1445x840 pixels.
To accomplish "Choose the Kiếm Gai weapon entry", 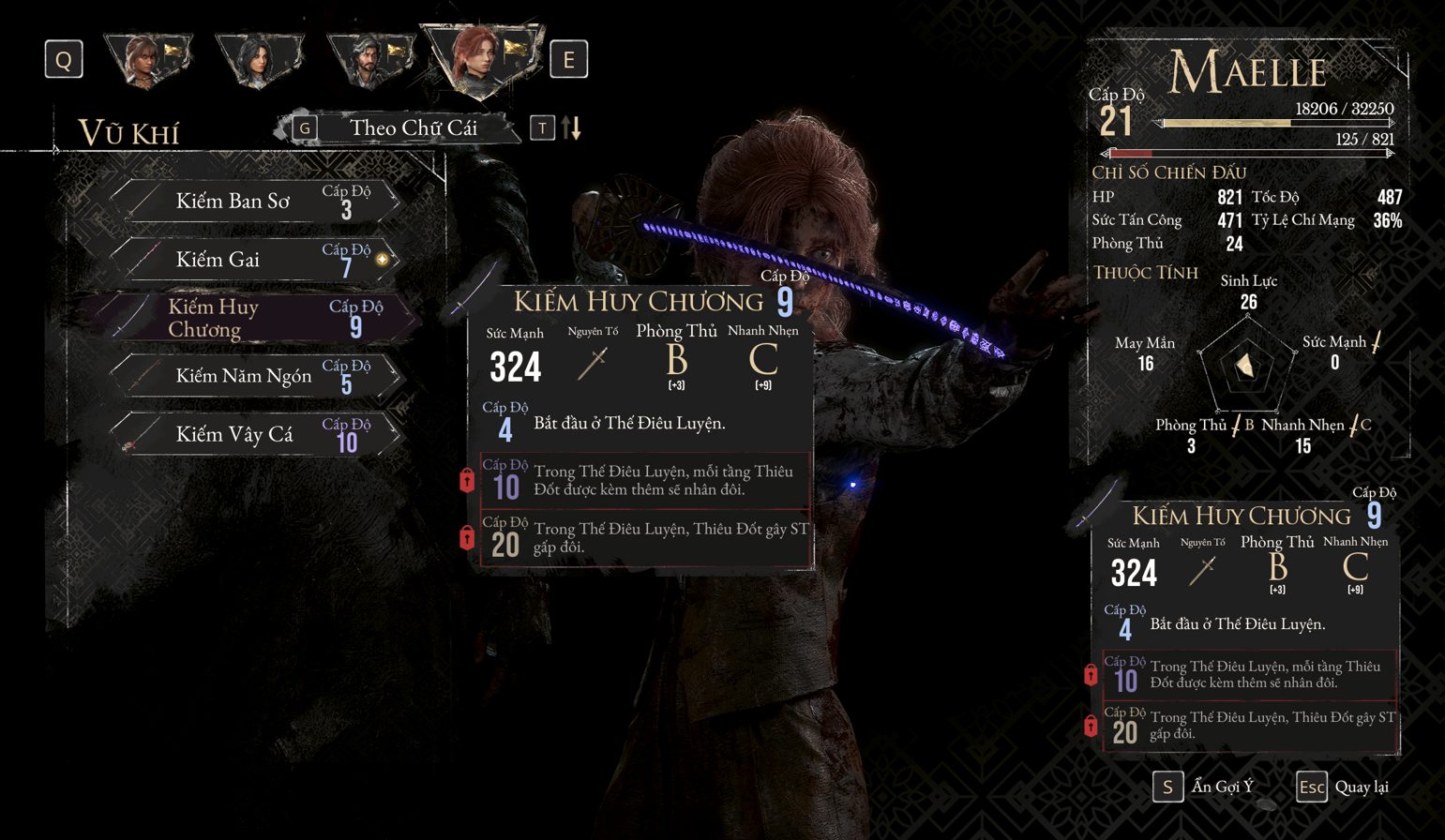I will [x=255, y=260].
